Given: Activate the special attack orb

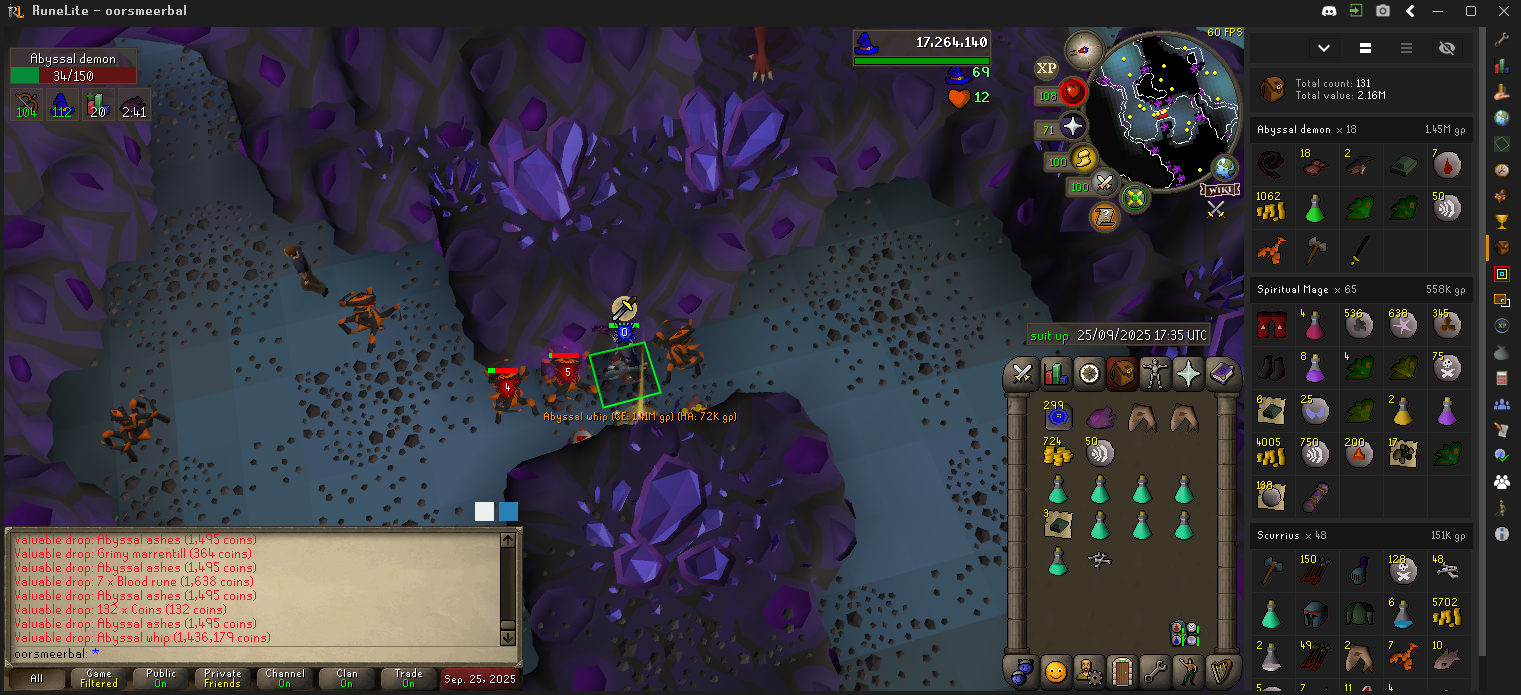Looking at the screenshot, I should [1105, 184].
